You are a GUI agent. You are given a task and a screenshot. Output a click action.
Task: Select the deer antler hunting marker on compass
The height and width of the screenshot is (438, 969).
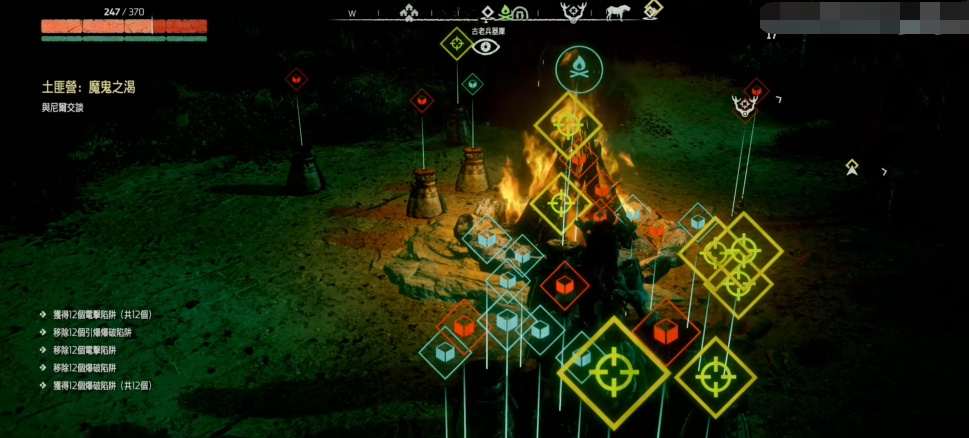574,13
